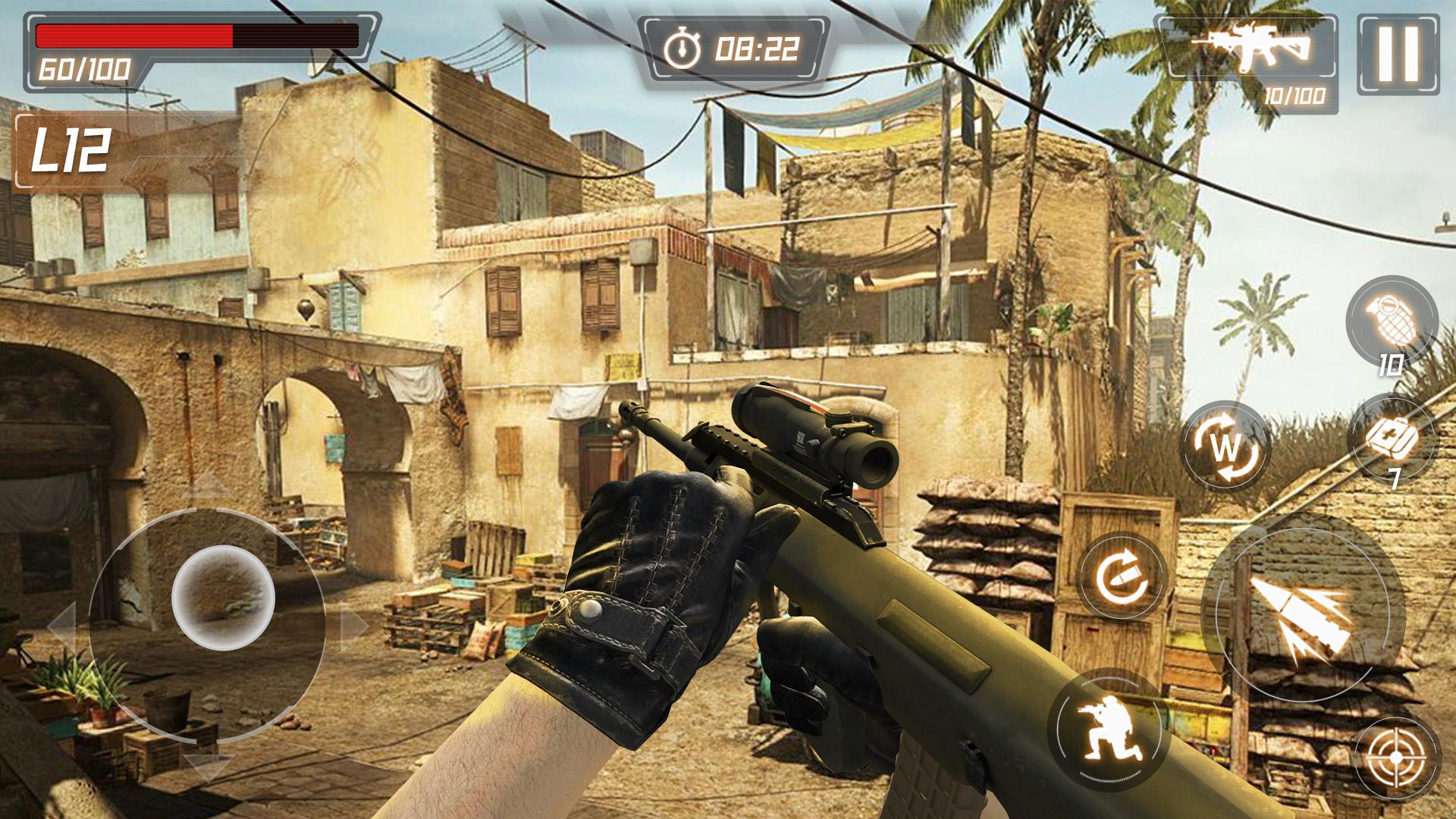This screenshot has height=819, width=1456.
Task: Move forward with joystick up arrow
Action: 208,485
